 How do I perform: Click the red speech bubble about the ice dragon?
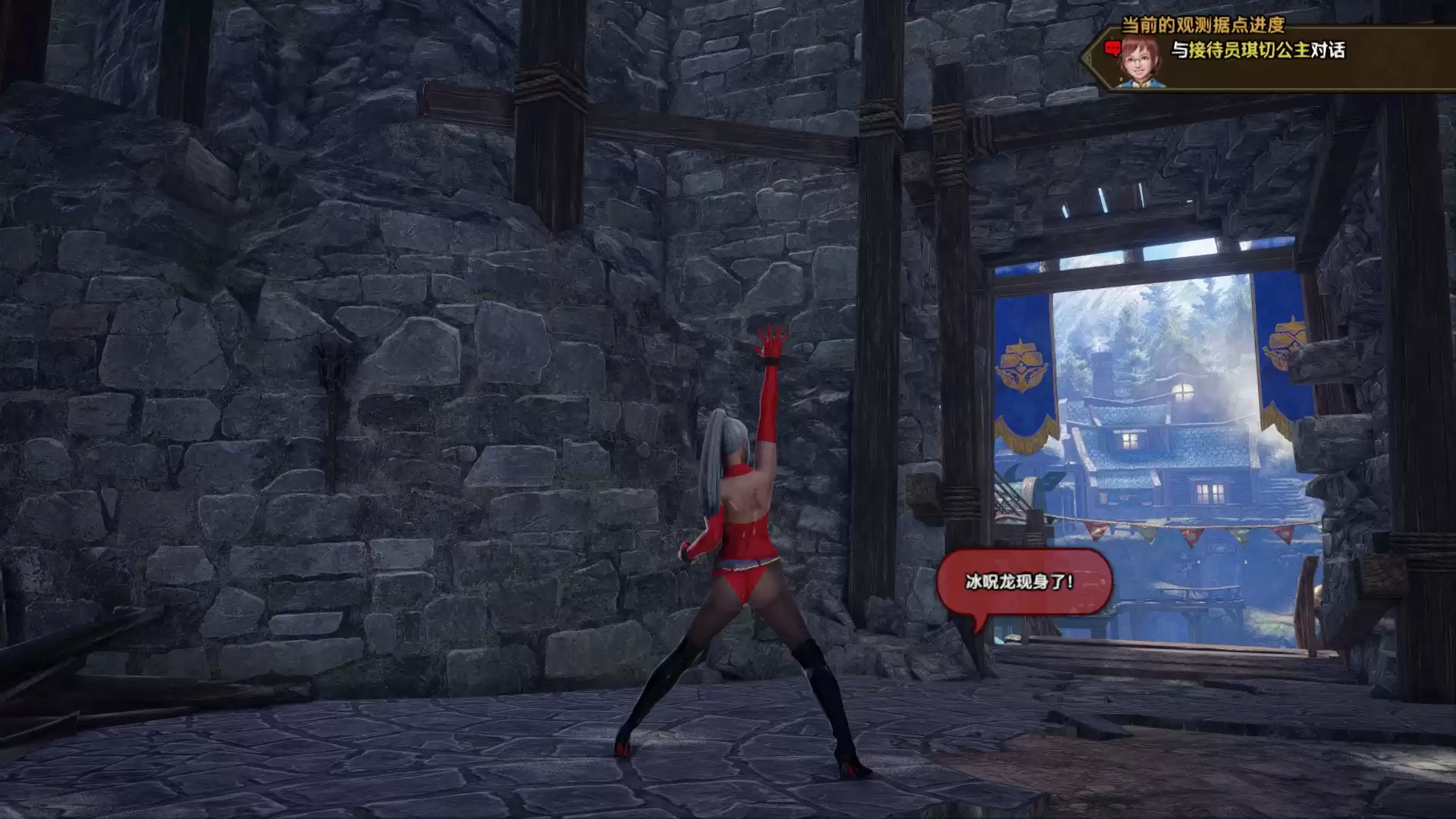pos(1023,582)
